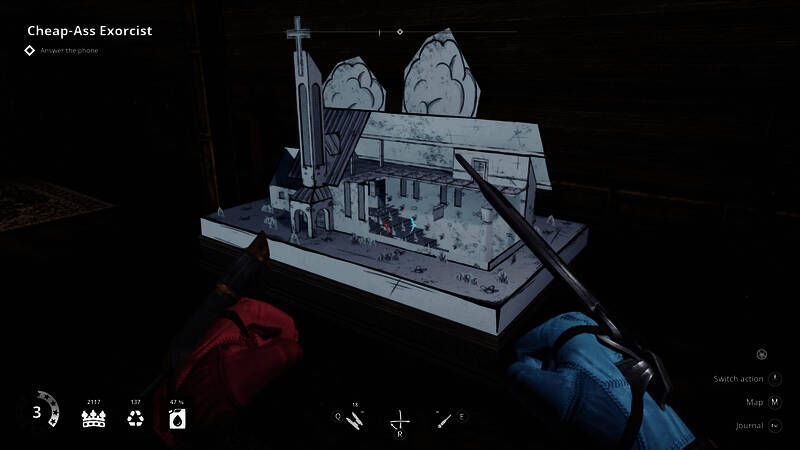Click the Switch action label
This screenshot has width=800, height=450.
(738, 379)
